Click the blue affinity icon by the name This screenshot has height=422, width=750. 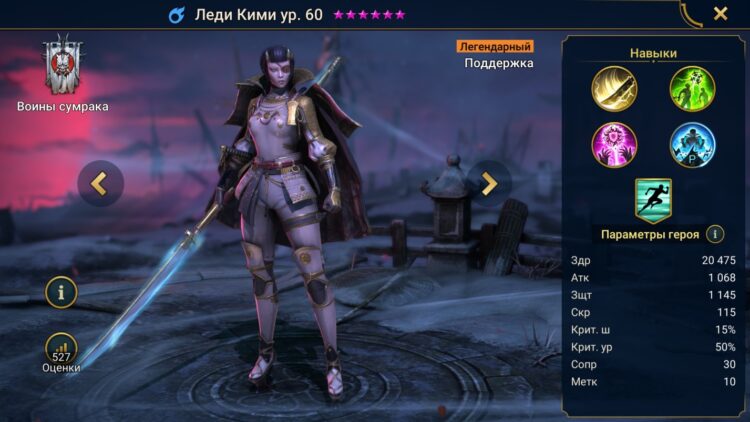coord(177,15)
